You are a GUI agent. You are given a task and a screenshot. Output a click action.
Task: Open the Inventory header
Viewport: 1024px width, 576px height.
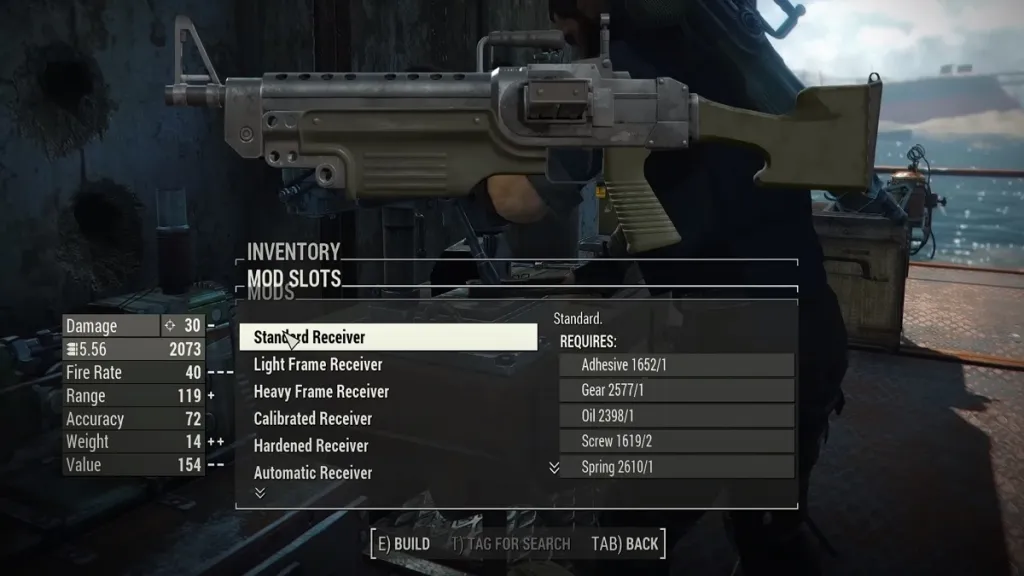click(x=294, y=252)
